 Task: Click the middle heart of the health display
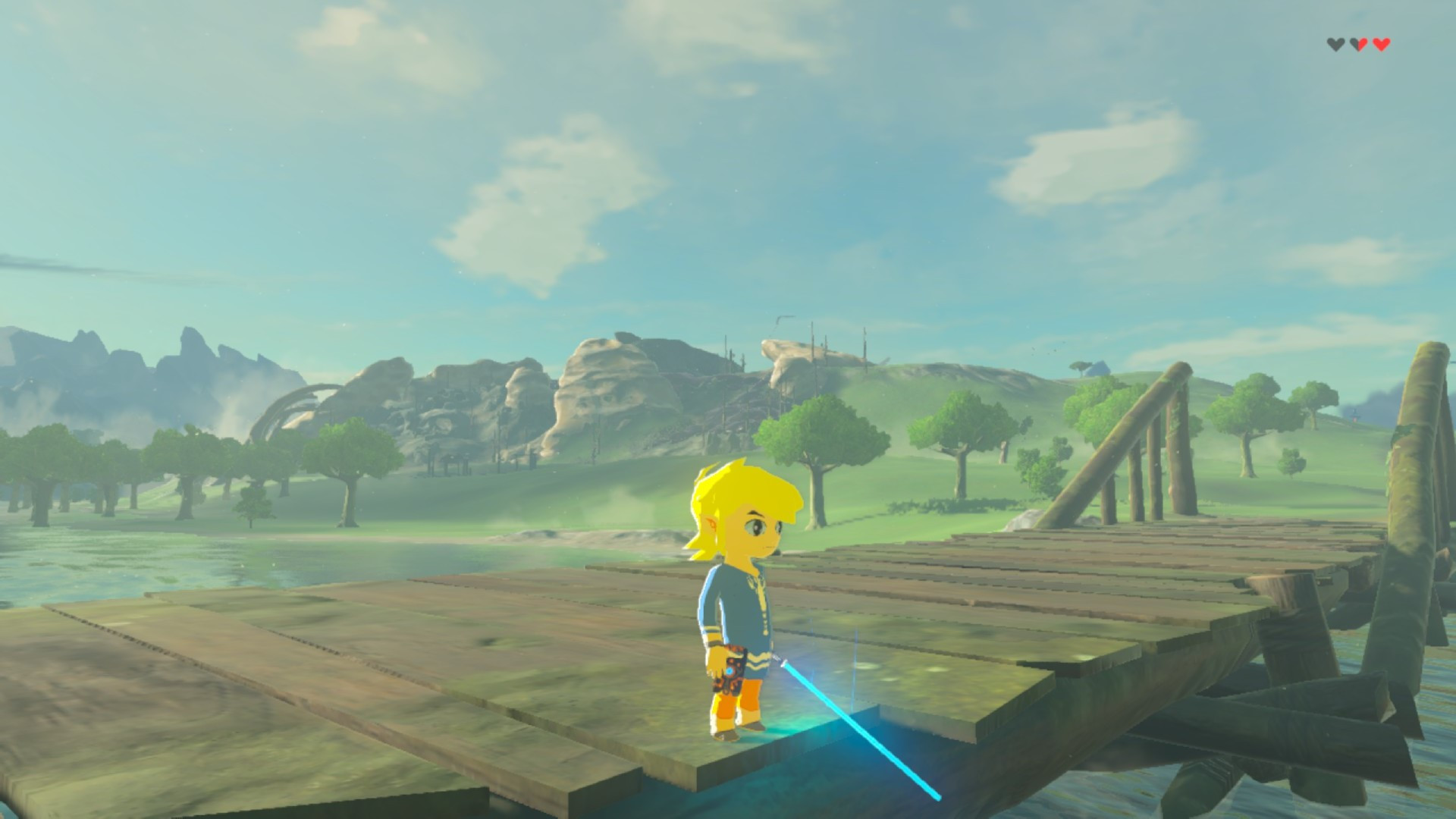coord(1359,44)
